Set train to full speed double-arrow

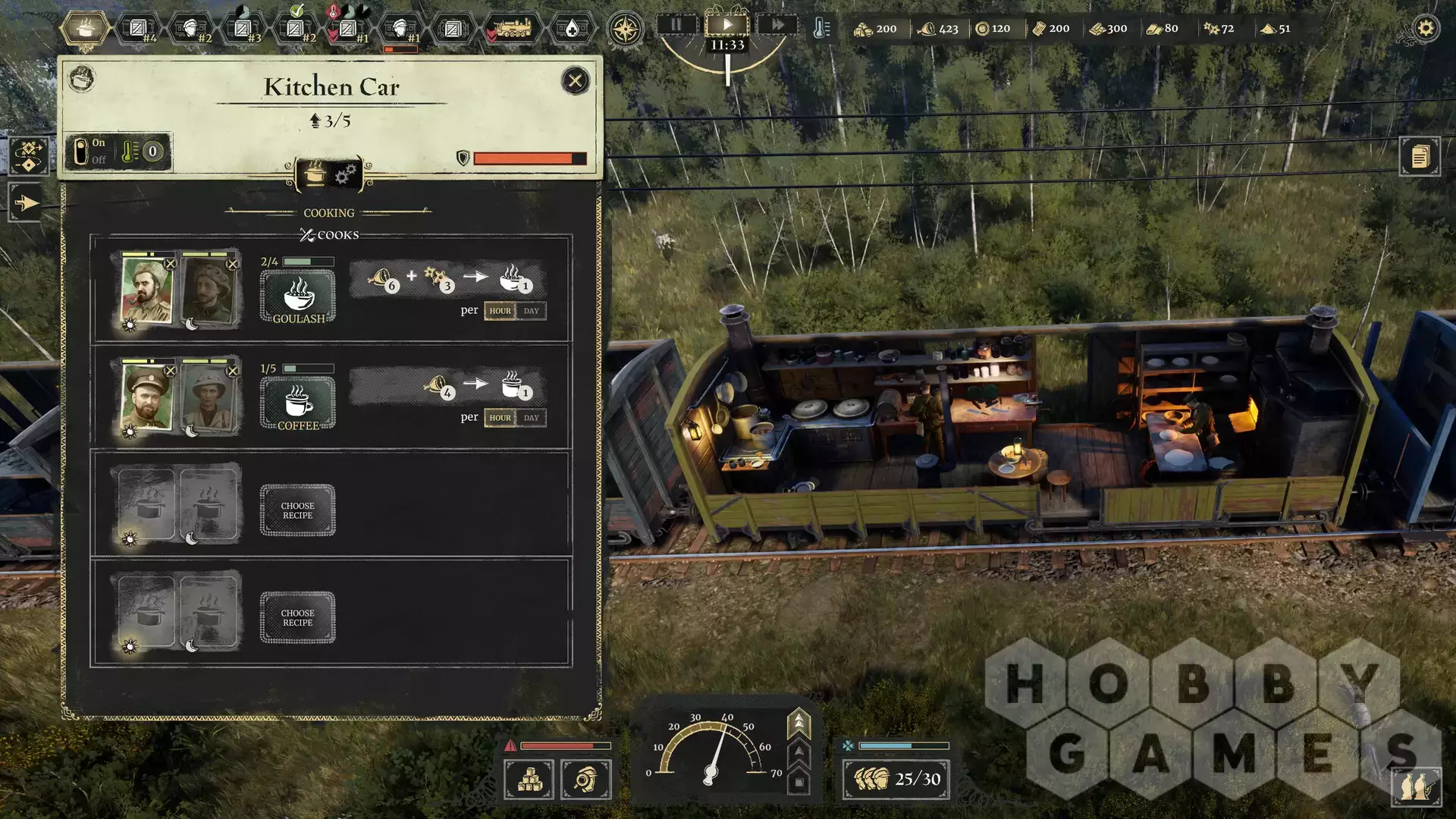tap(799, 723)
